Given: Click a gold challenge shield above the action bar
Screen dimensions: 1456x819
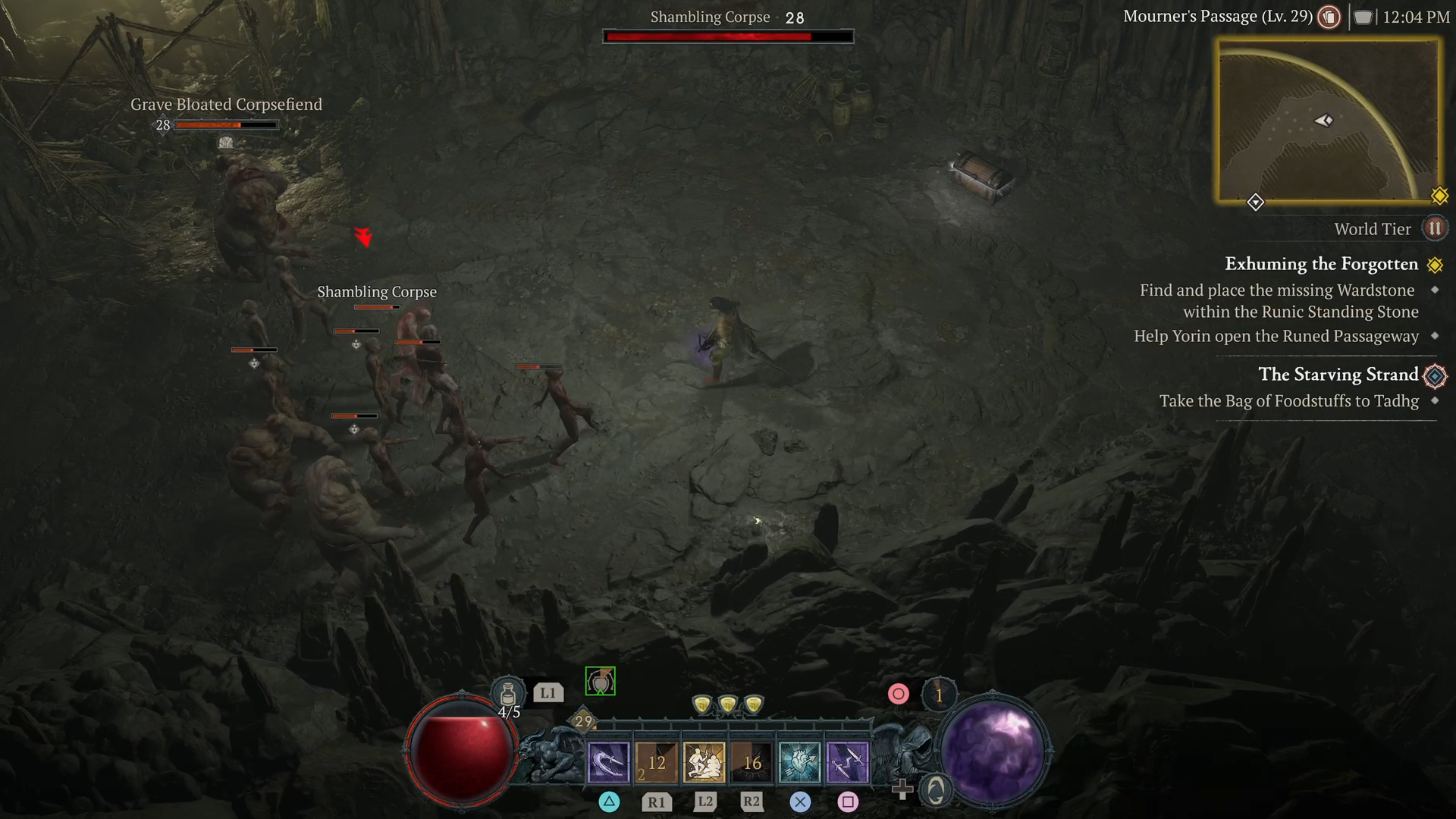Looking at the screenshot, I should [x=727, y=704].
